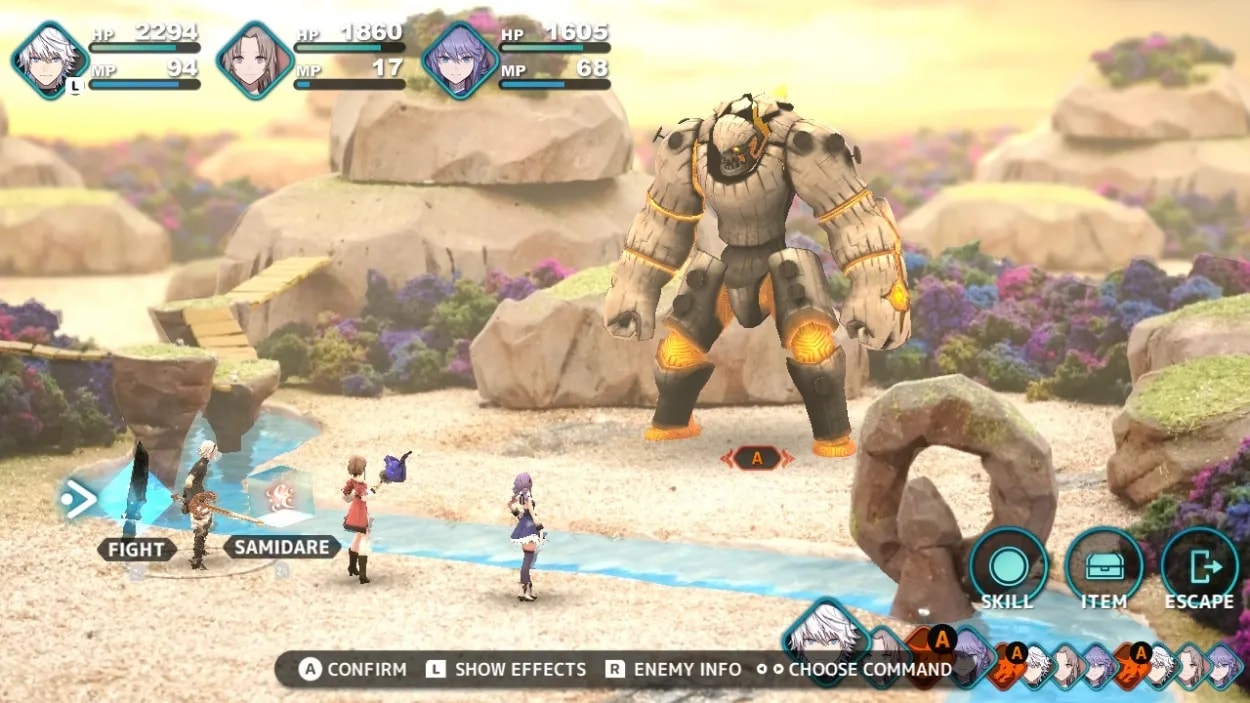The height and width of the screenshot is (703, 1250).
Task: Open the Skill menu
Action: coord(1008,566)
